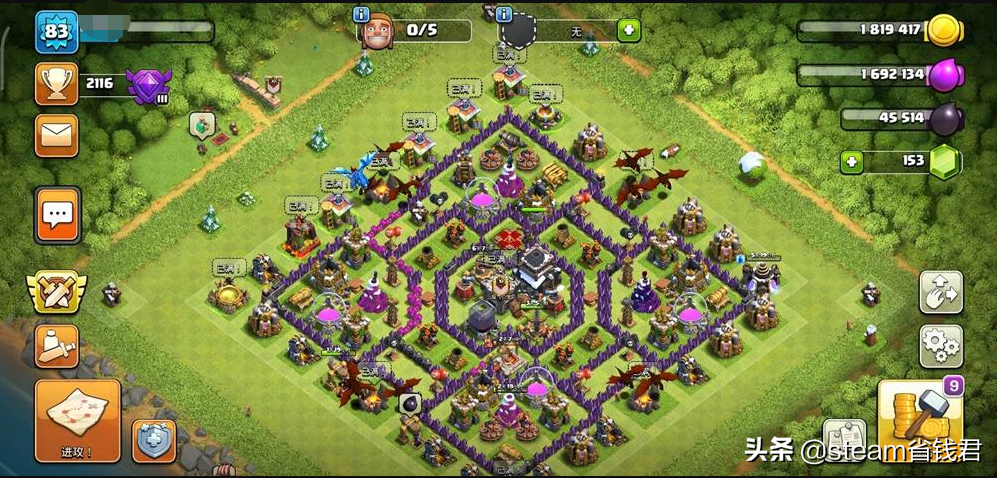Open the purple league badge next to trophies
Screen dimensions: 997x478
(x=149, y=83)
